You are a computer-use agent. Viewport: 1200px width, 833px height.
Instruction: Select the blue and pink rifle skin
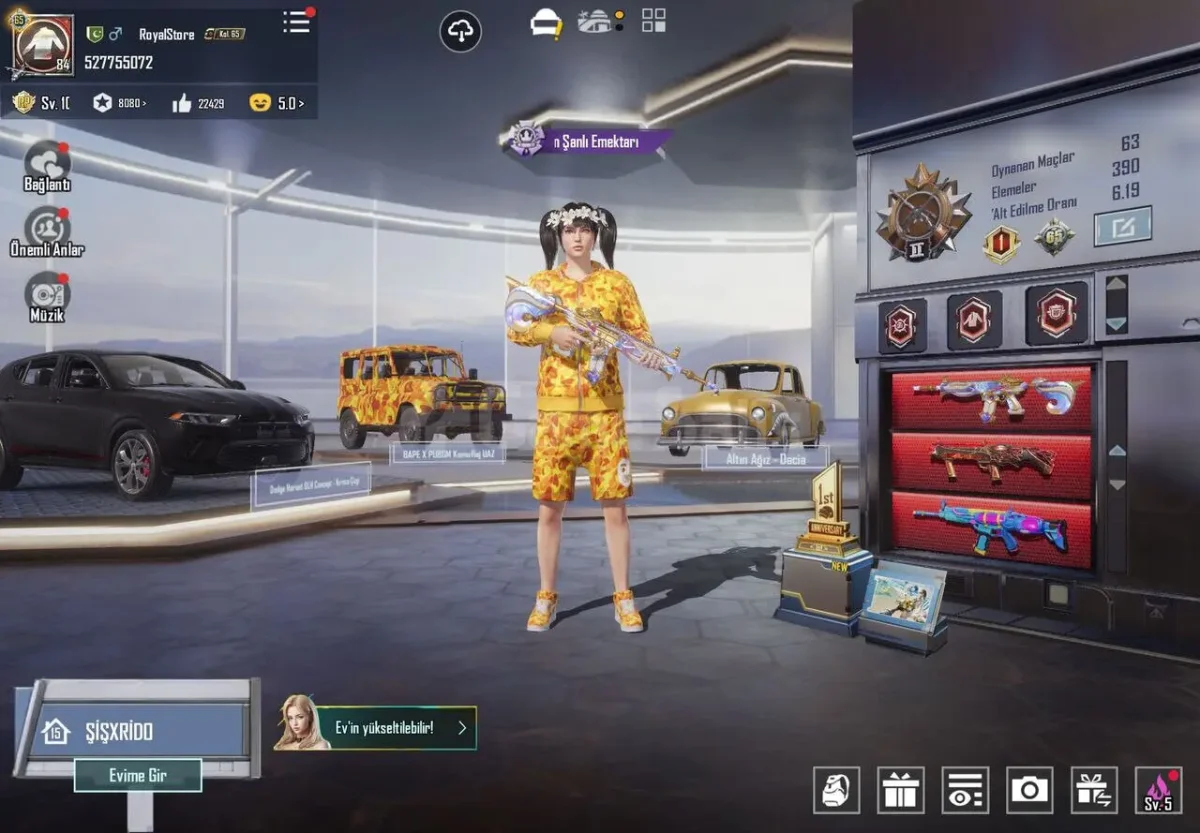(991, 528)
